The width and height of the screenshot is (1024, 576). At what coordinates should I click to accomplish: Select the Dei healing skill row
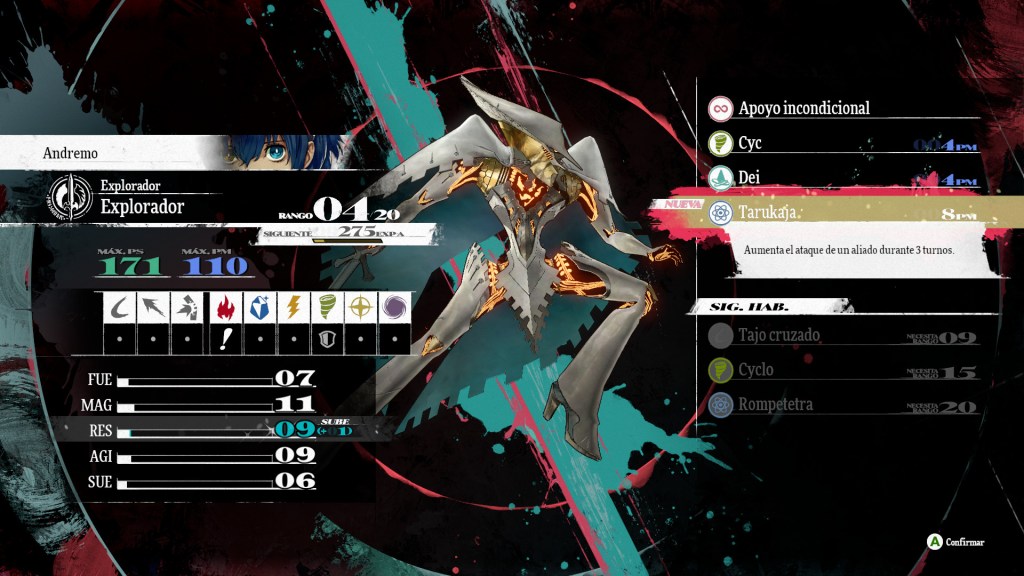coord(840,179)
